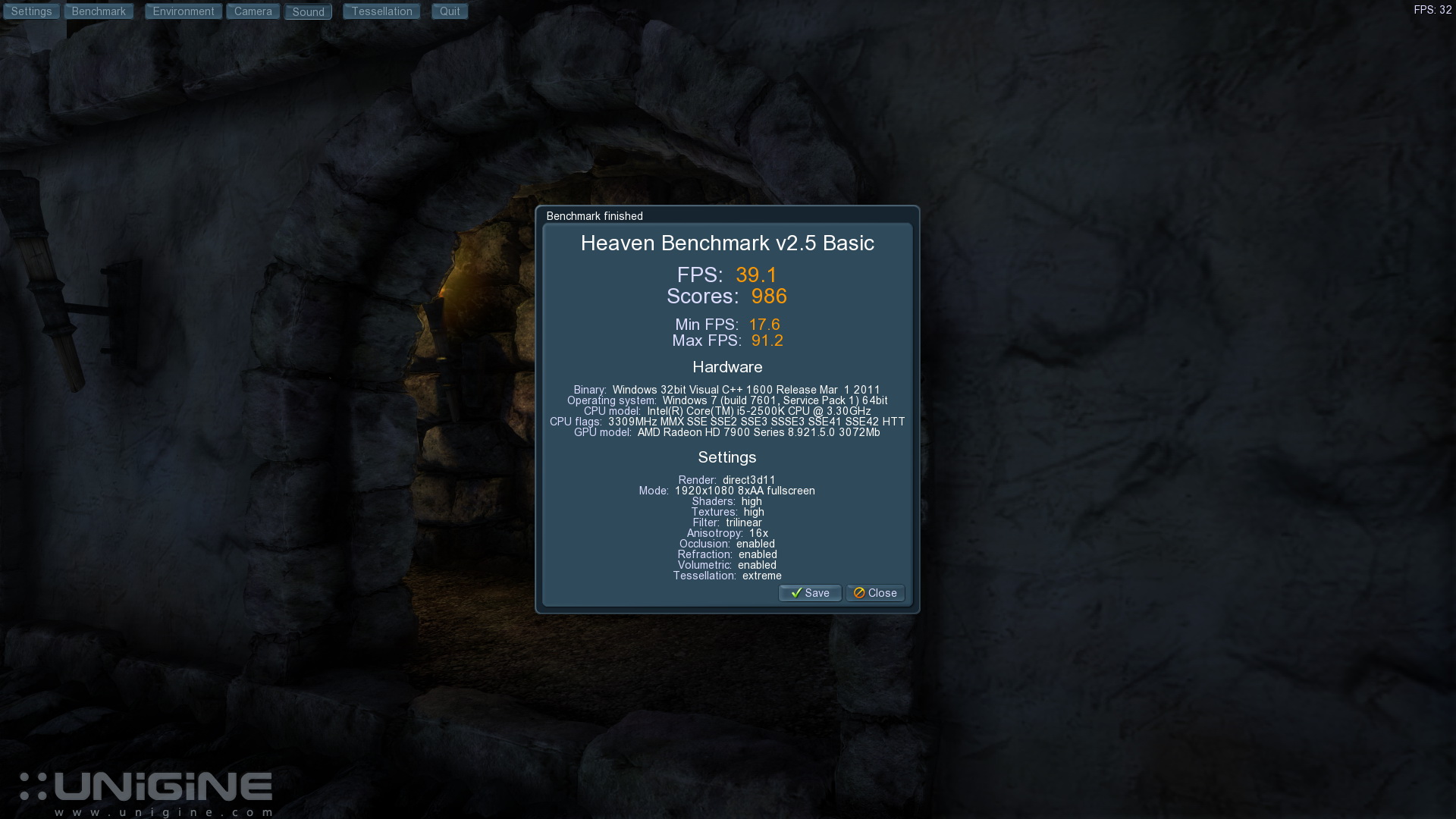Quit the Heaven Benchmark

pos(450,11)
